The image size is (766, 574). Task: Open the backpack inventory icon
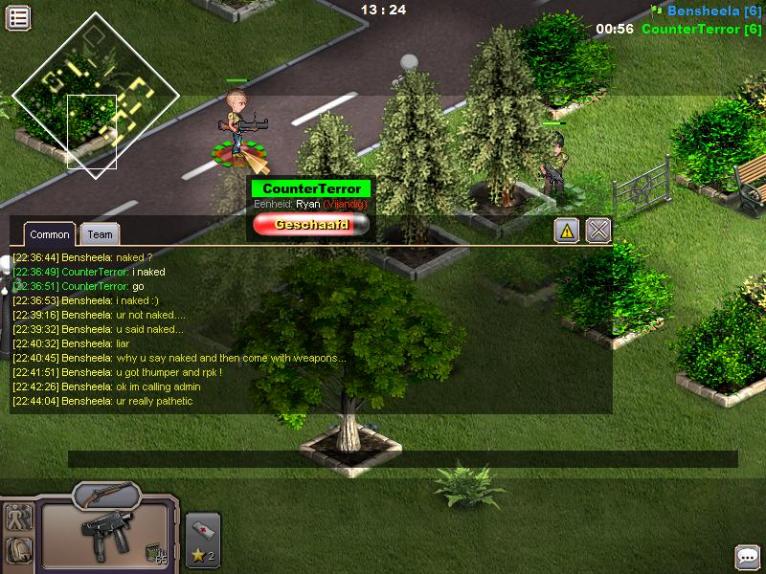tap(19, 549)
